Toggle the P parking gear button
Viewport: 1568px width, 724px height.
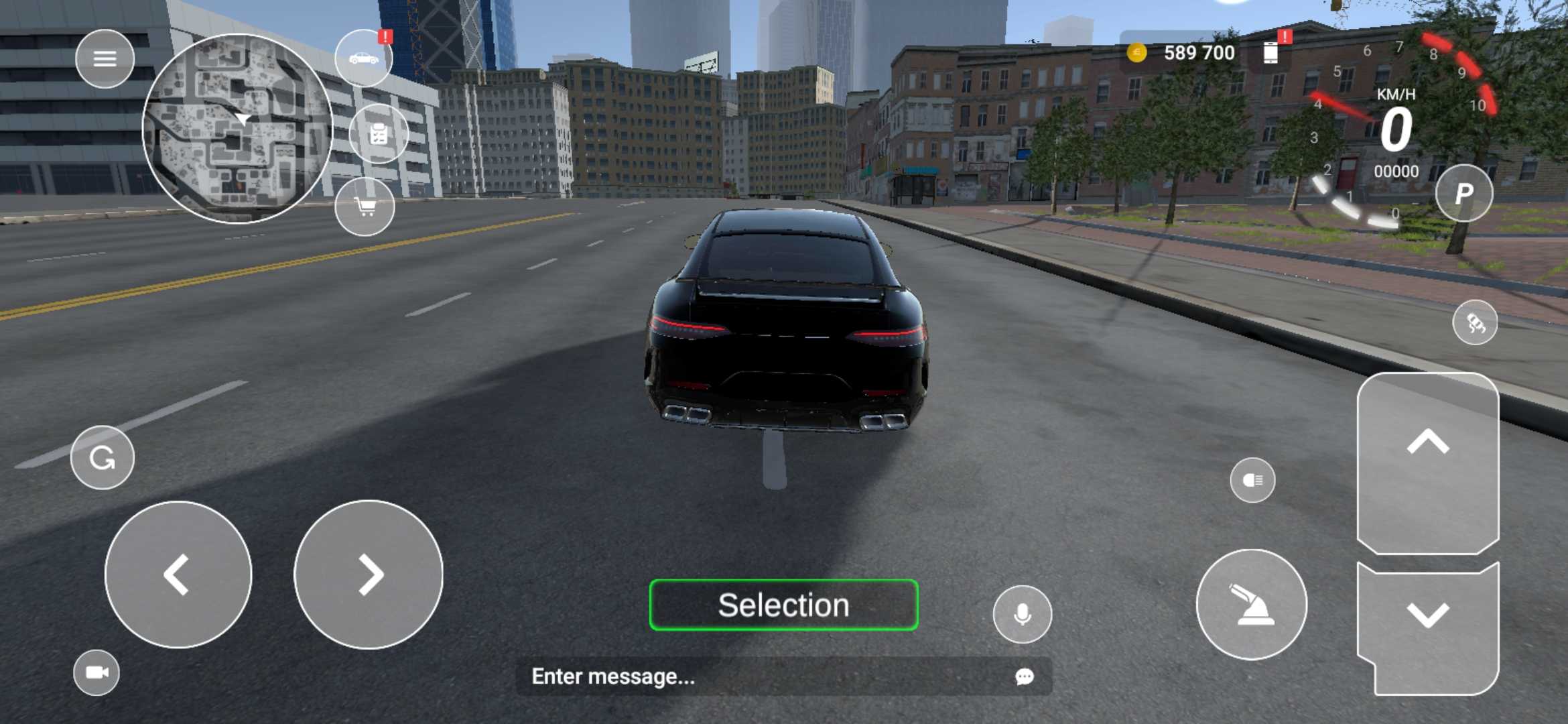1463,194
